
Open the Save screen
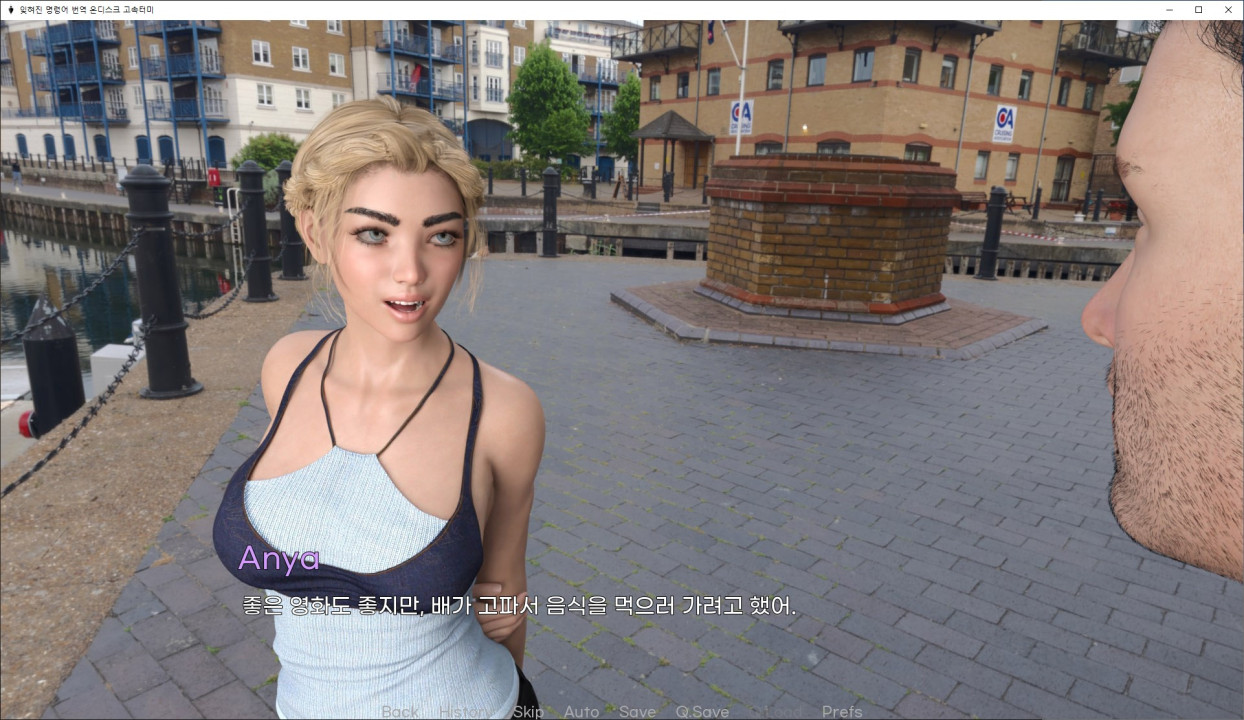tap(637, 712)
